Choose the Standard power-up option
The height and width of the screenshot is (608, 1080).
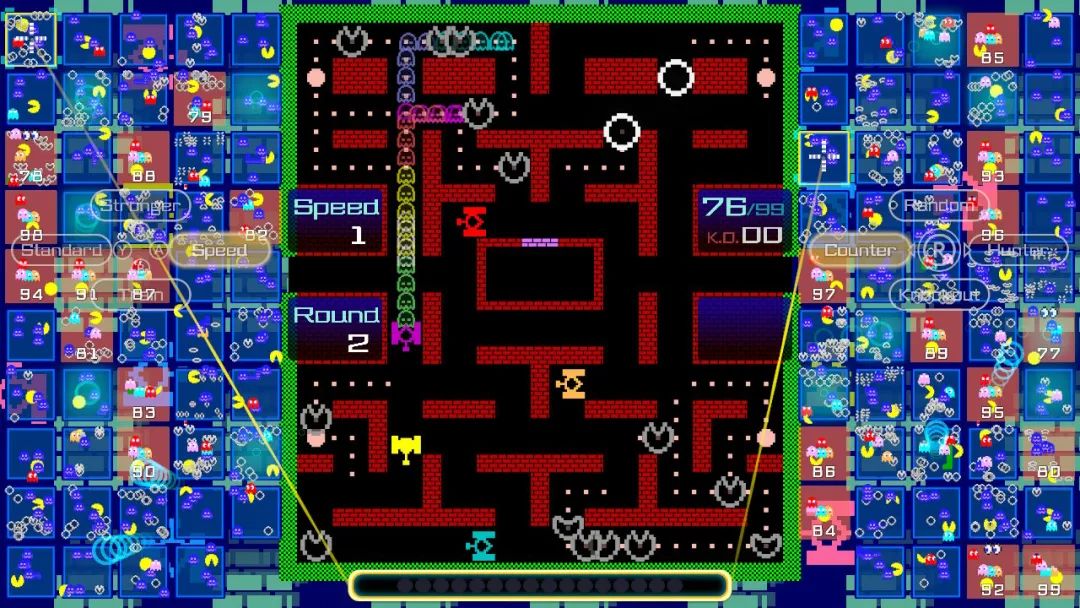click(x=62, y=249)
